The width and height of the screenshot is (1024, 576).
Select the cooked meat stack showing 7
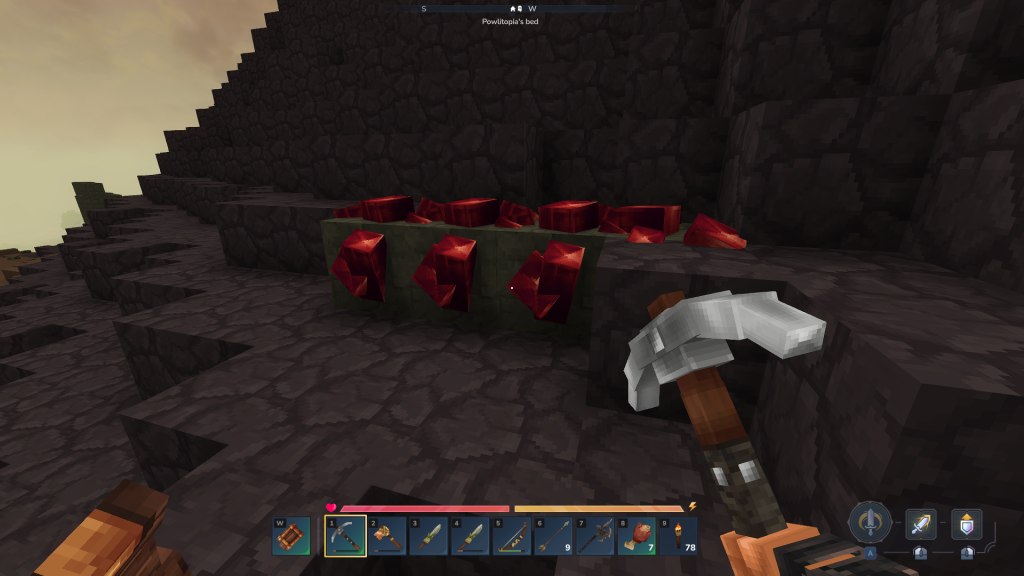click(x=636, y=536)
